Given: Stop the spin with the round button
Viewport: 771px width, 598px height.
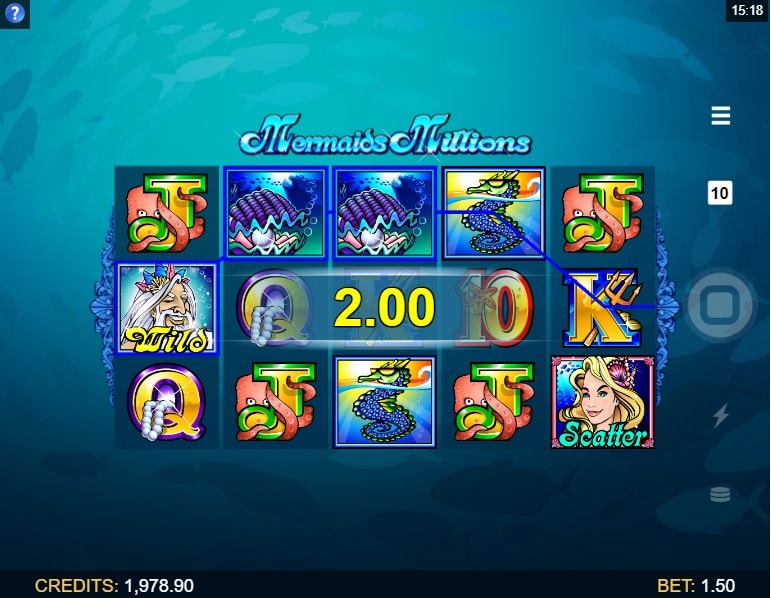Looking at the screenshot, I should coord(720,305).
